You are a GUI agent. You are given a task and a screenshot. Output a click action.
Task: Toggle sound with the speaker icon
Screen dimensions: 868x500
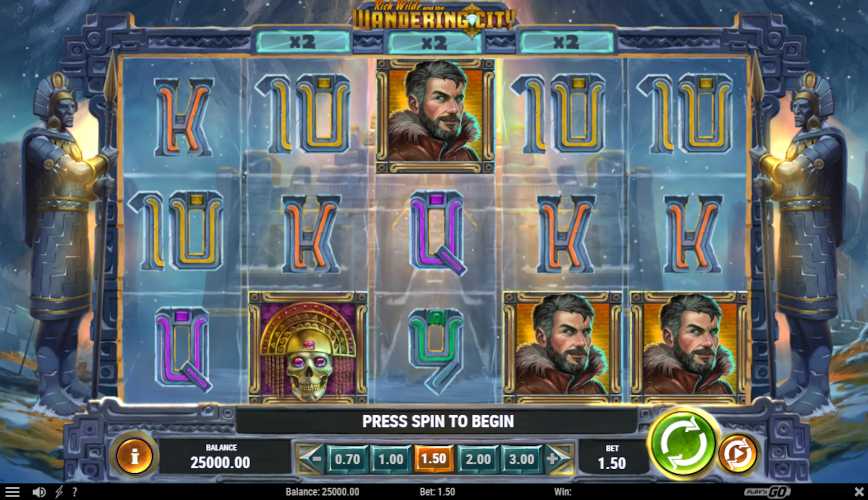[x=40, y=492]
